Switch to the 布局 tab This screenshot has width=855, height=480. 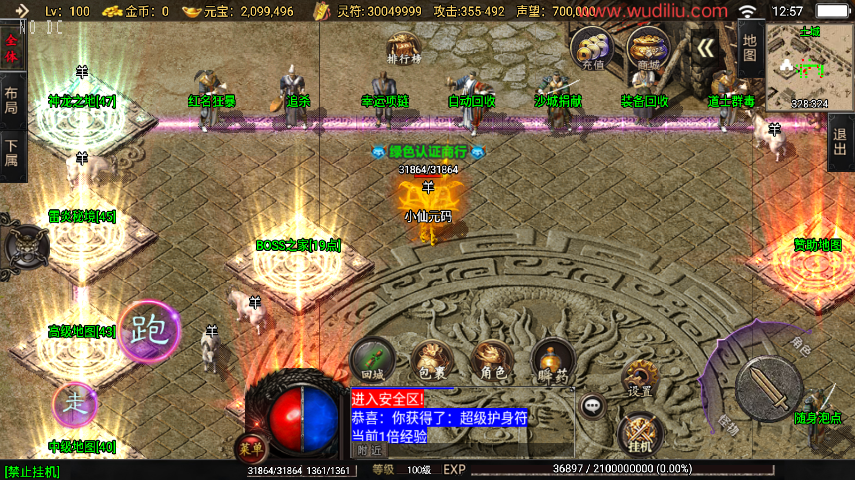(11, 100)
